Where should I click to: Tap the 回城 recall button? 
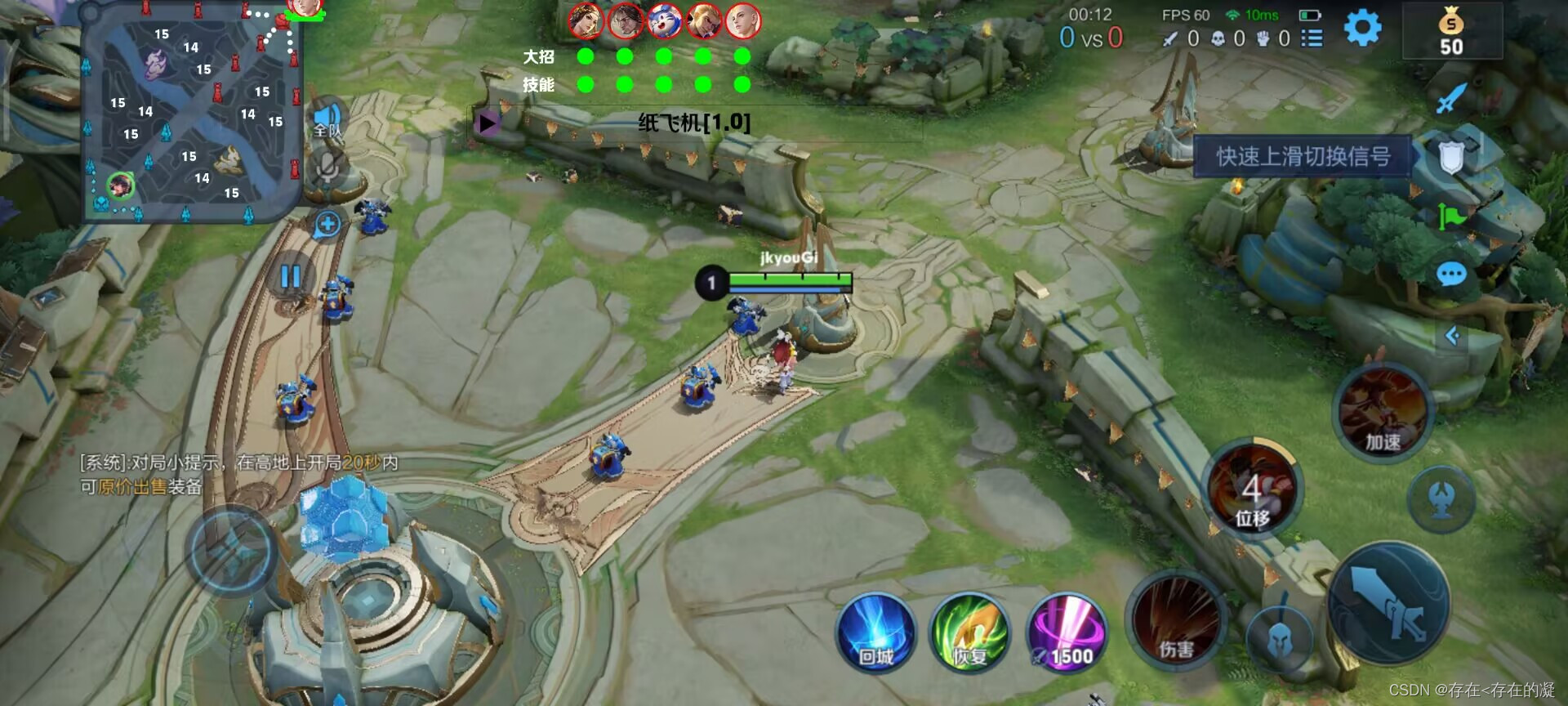click(875, 634)
